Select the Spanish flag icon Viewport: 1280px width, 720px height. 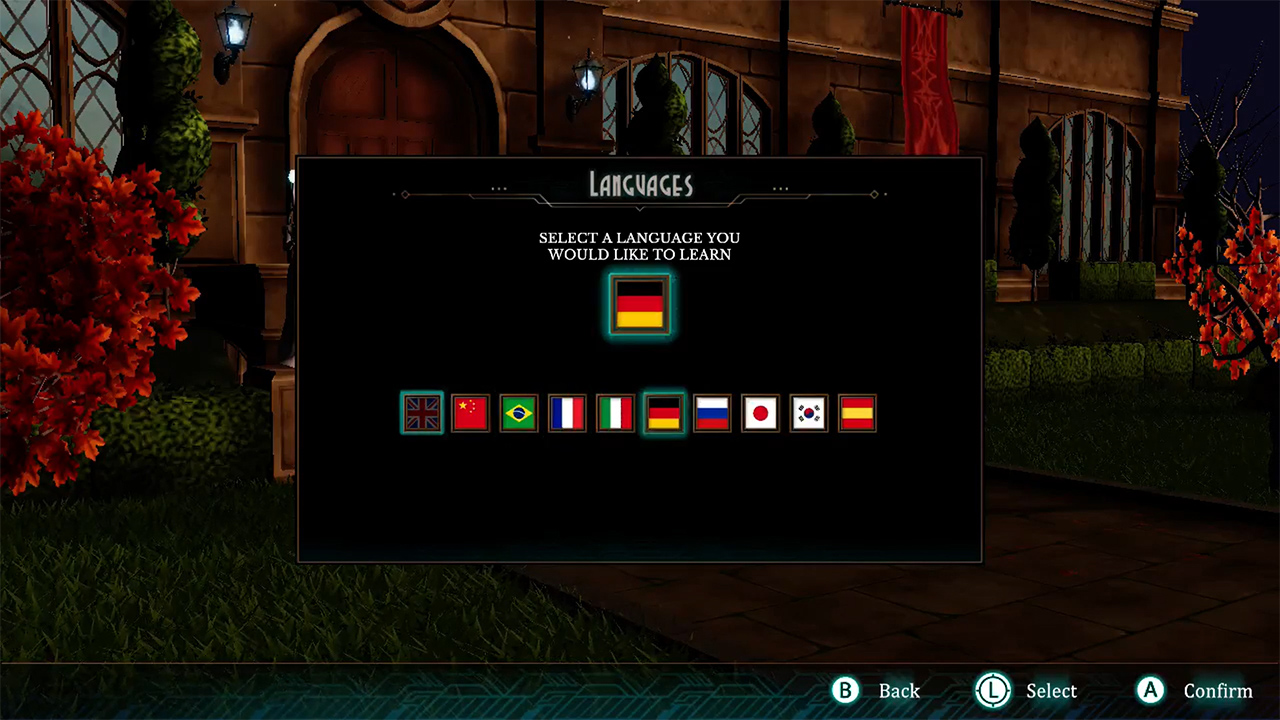856,413
